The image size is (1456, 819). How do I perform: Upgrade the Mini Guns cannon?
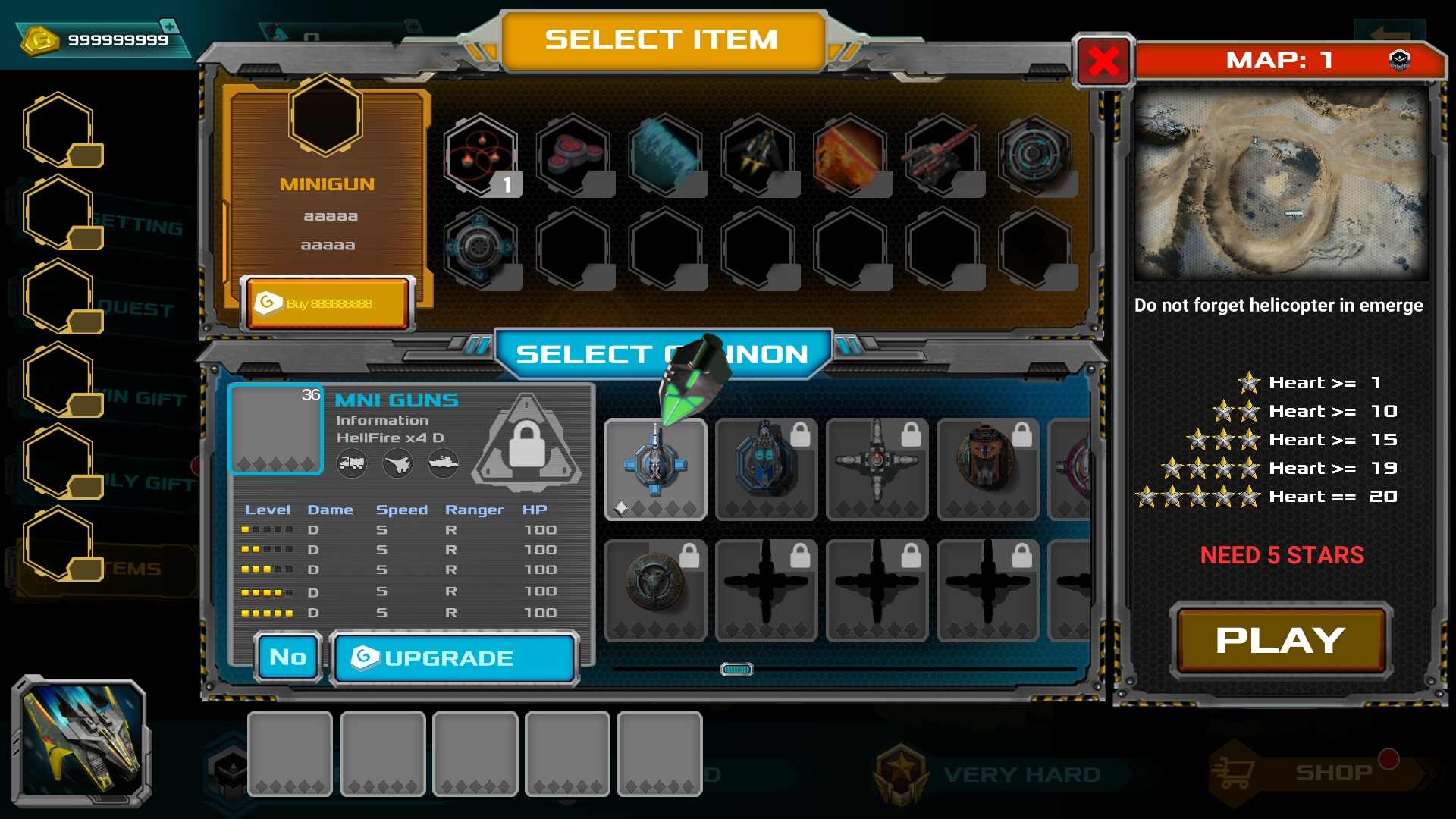[454, 657]
